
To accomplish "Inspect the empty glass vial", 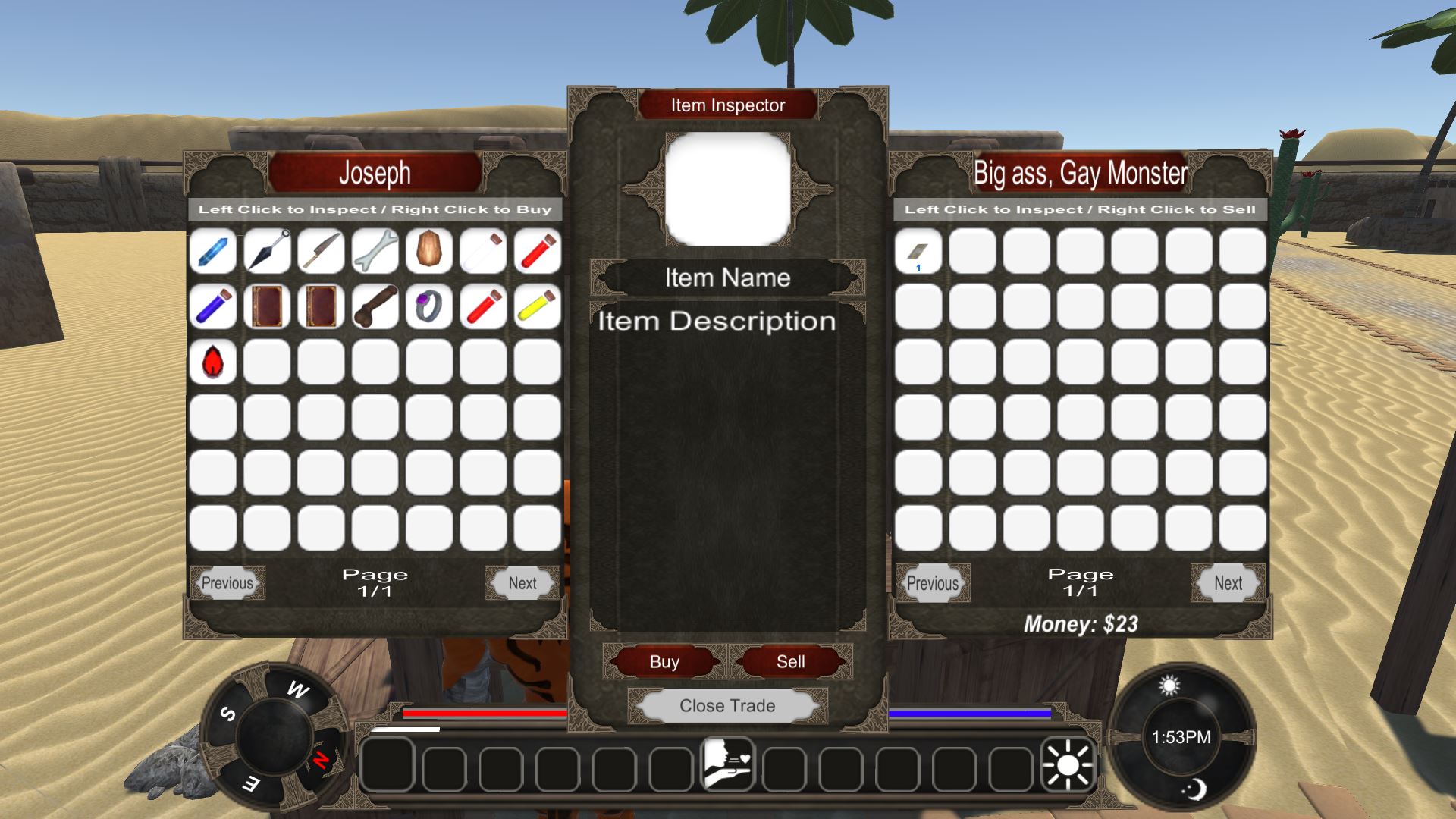I will 483,251.
